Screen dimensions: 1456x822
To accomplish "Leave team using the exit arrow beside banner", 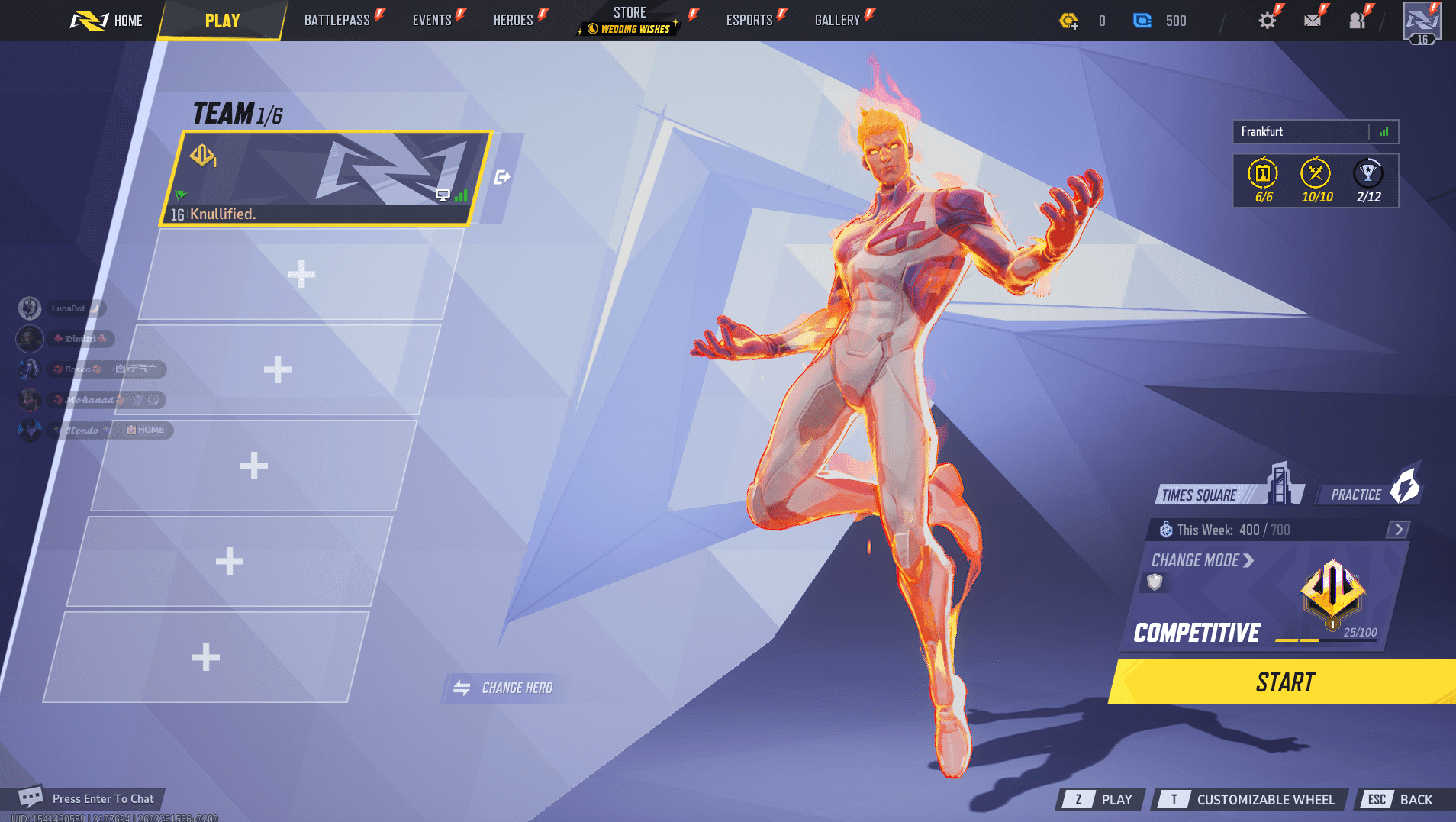I will [x=501, y=176].
